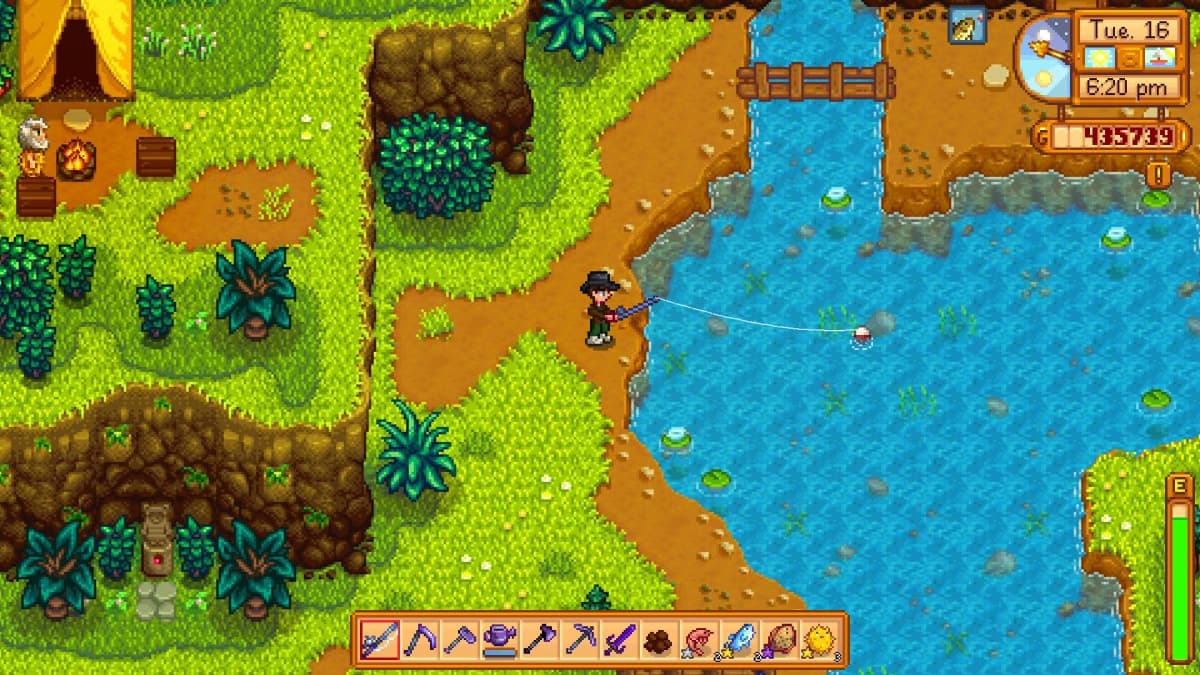Select the fishing rod hotbar slot
1200x675 pixels.
380,640
